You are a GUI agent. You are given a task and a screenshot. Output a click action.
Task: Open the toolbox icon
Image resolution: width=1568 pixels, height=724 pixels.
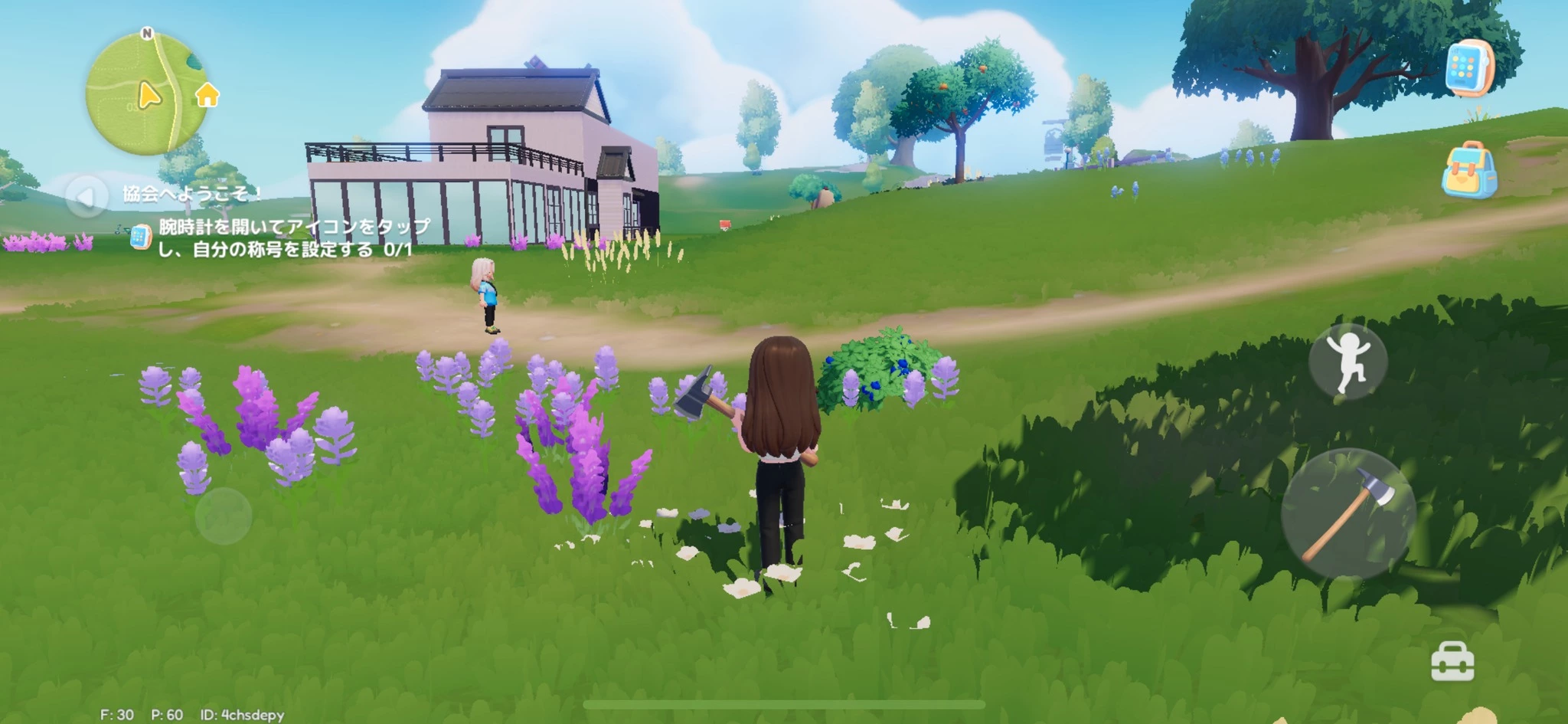point(1452,661)
